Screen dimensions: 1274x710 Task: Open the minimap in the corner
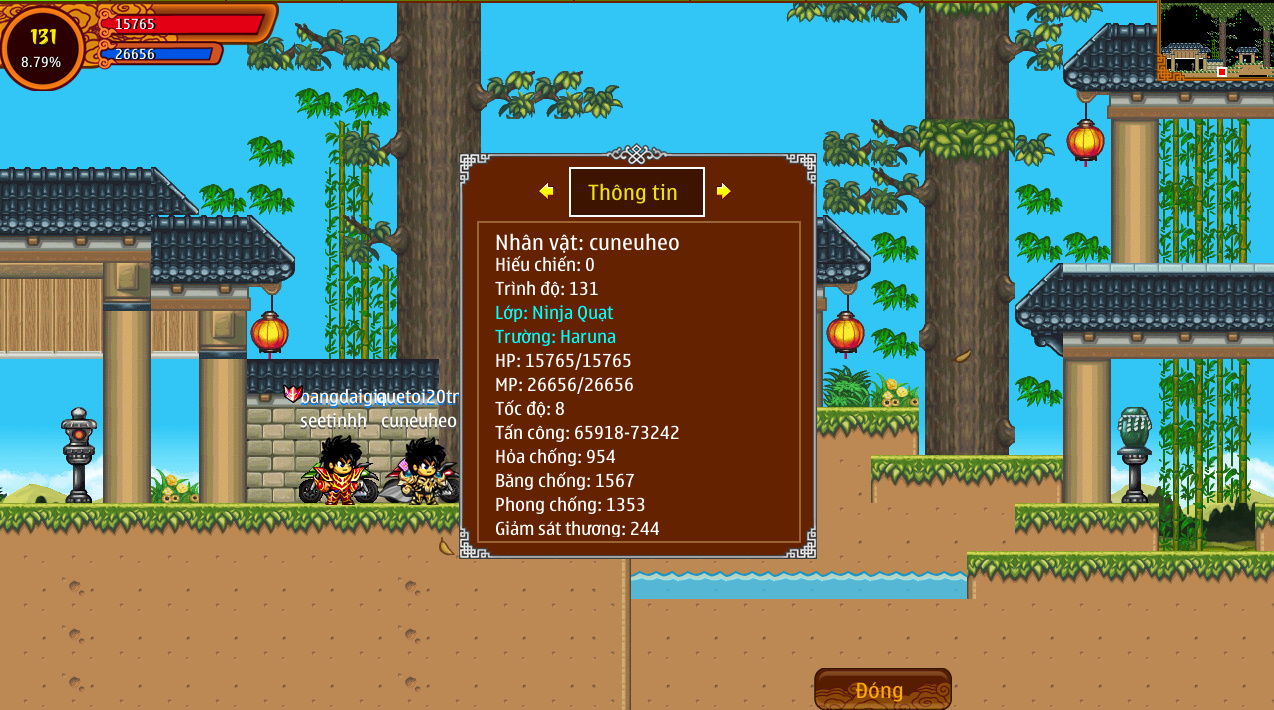coord(1215,41)
